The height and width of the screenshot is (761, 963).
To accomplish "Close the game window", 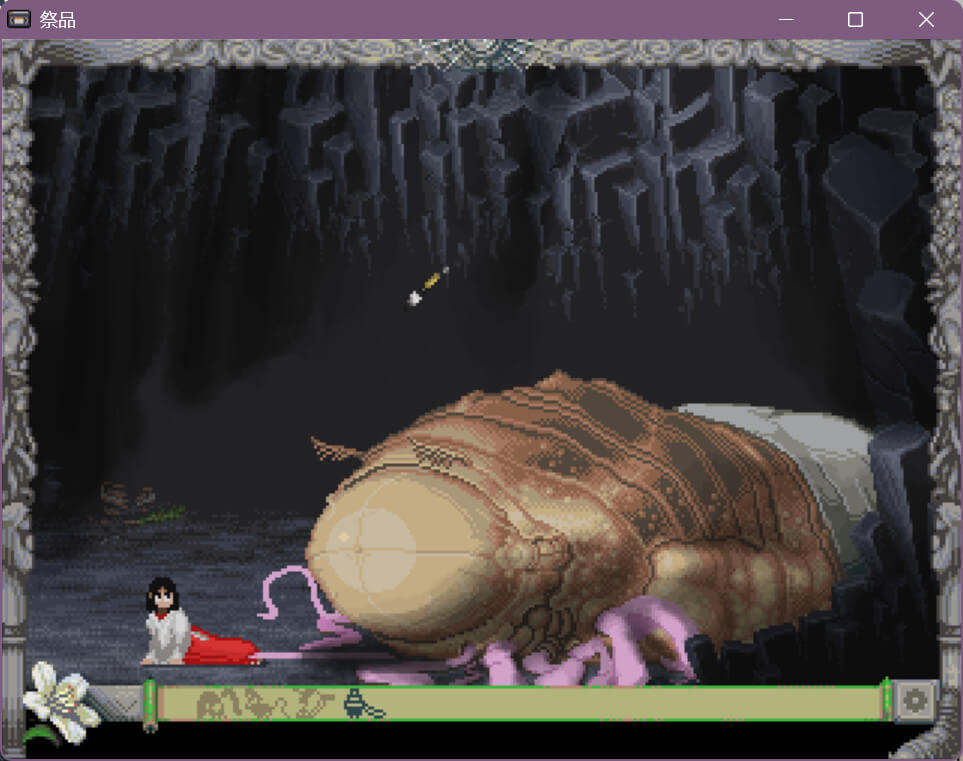I will click(x=926, y=20).
